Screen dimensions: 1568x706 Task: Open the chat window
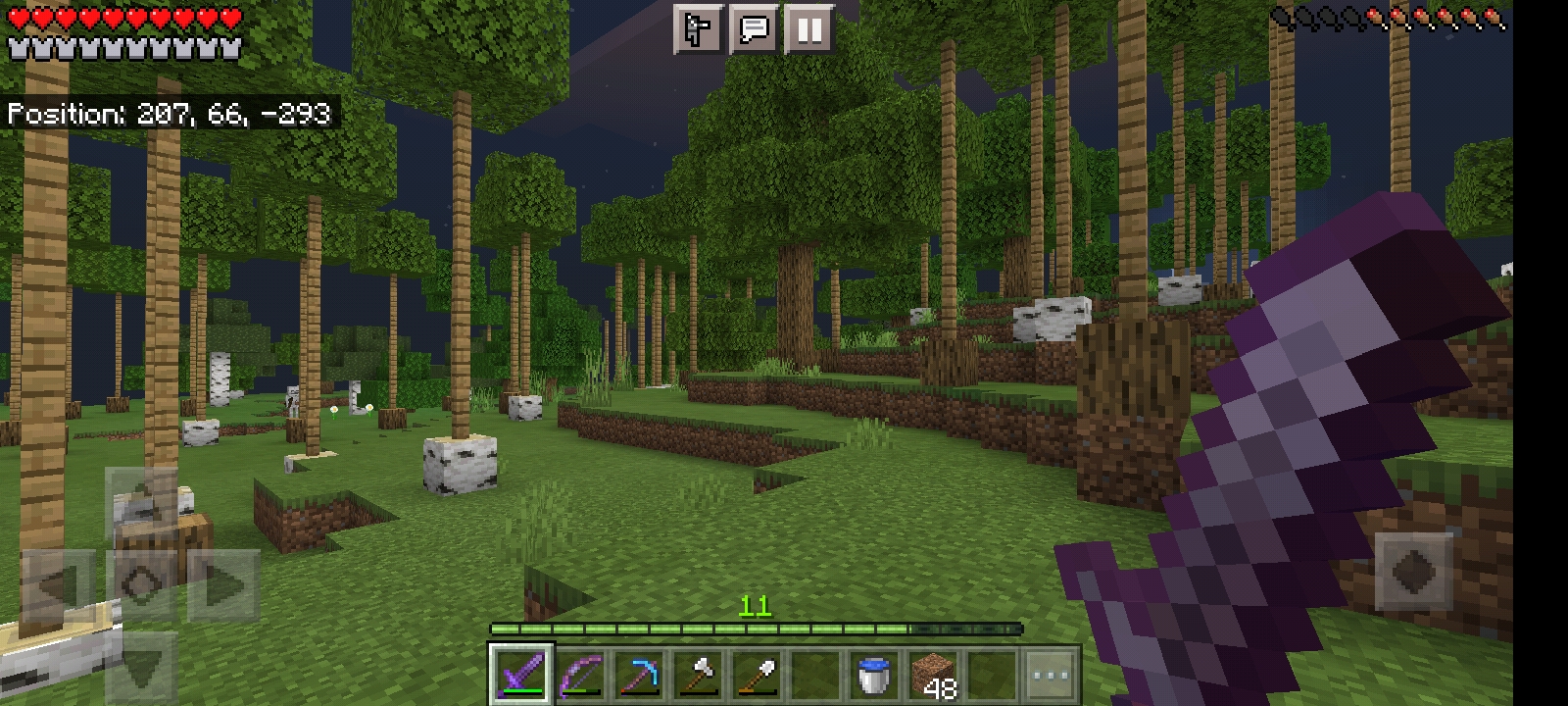754,29
